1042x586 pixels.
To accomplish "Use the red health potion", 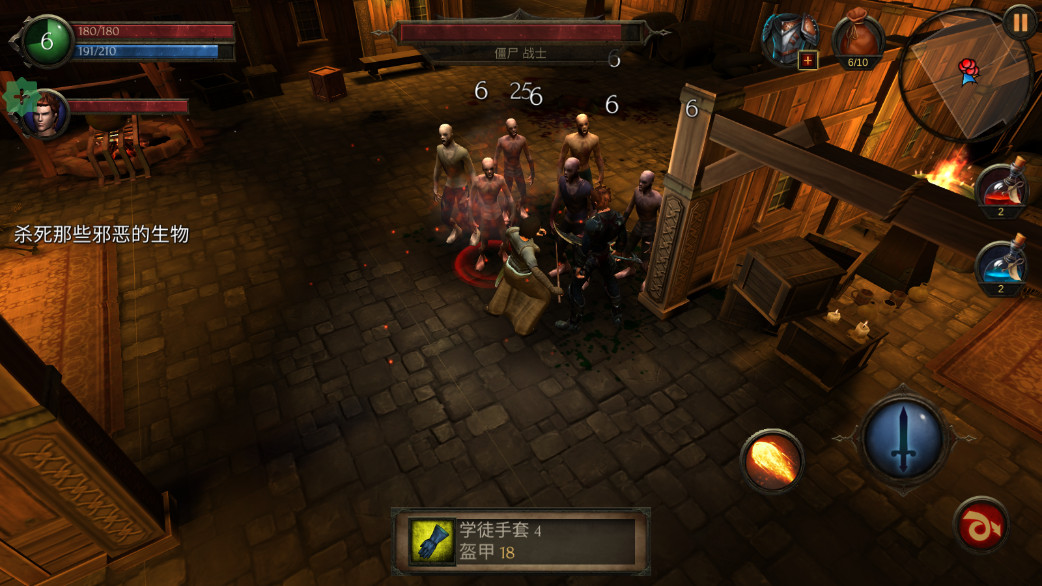I will click(x=1003, y=190).
